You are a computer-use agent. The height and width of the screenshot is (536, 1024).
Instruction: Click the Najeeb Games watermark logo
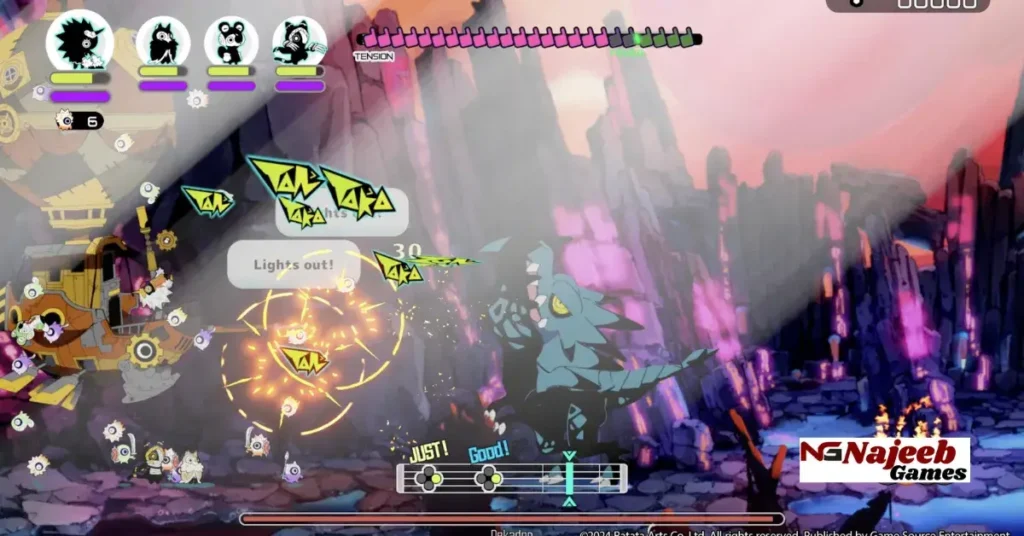pyautogui.click(x=884, y=460)
